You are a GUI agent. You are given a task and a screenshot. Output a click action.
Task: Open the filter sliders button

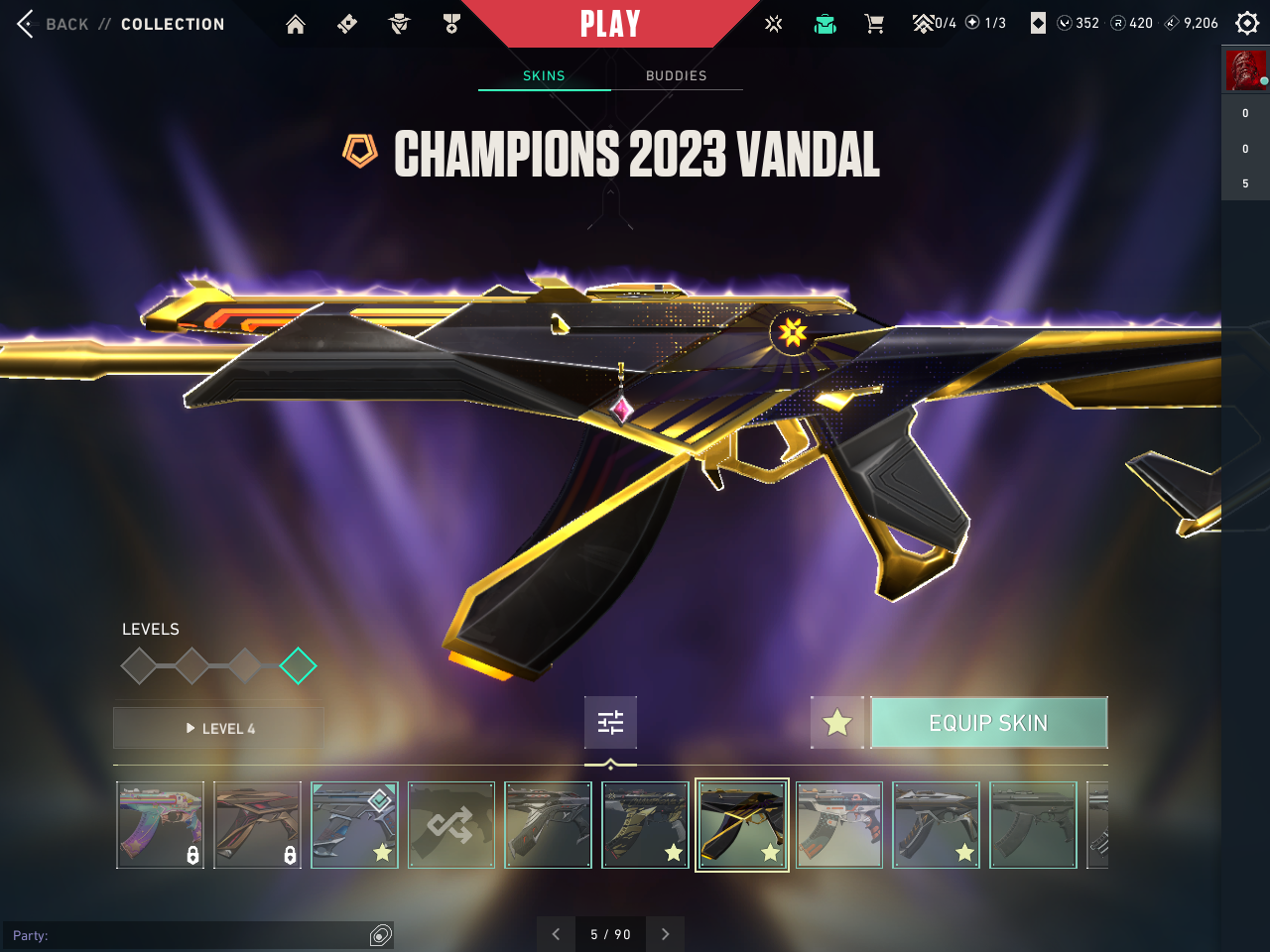tap(610, 722)
